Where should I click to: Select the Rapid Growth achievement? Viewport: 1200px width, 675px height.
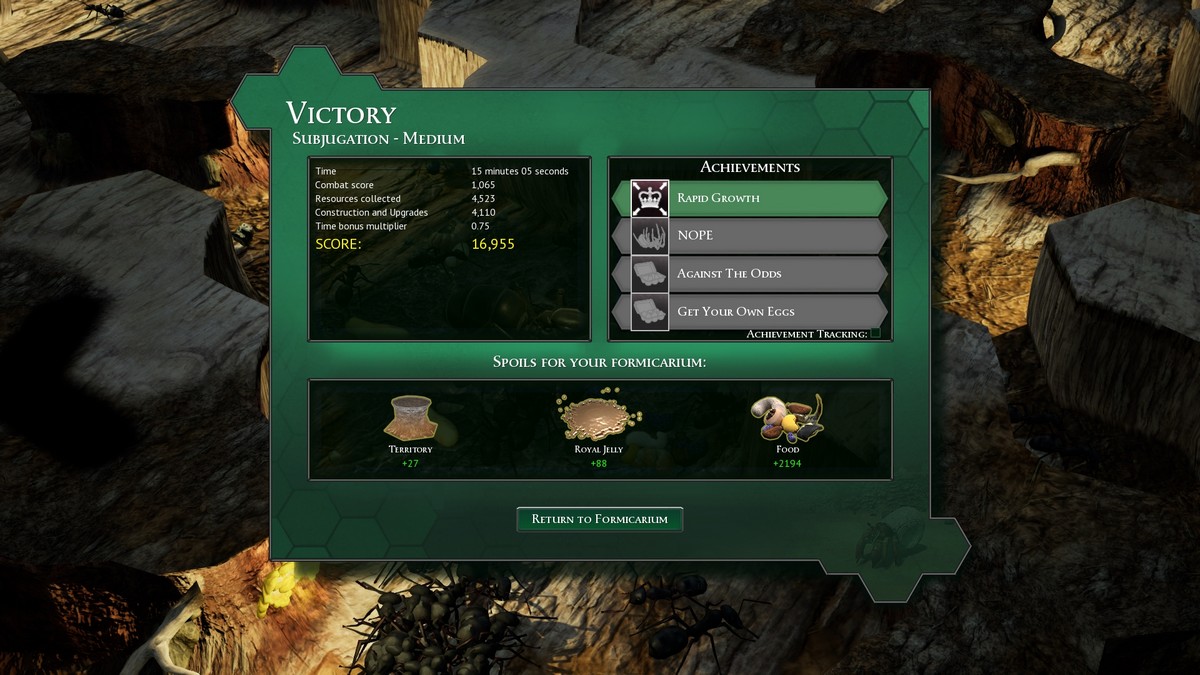point(750,198)
